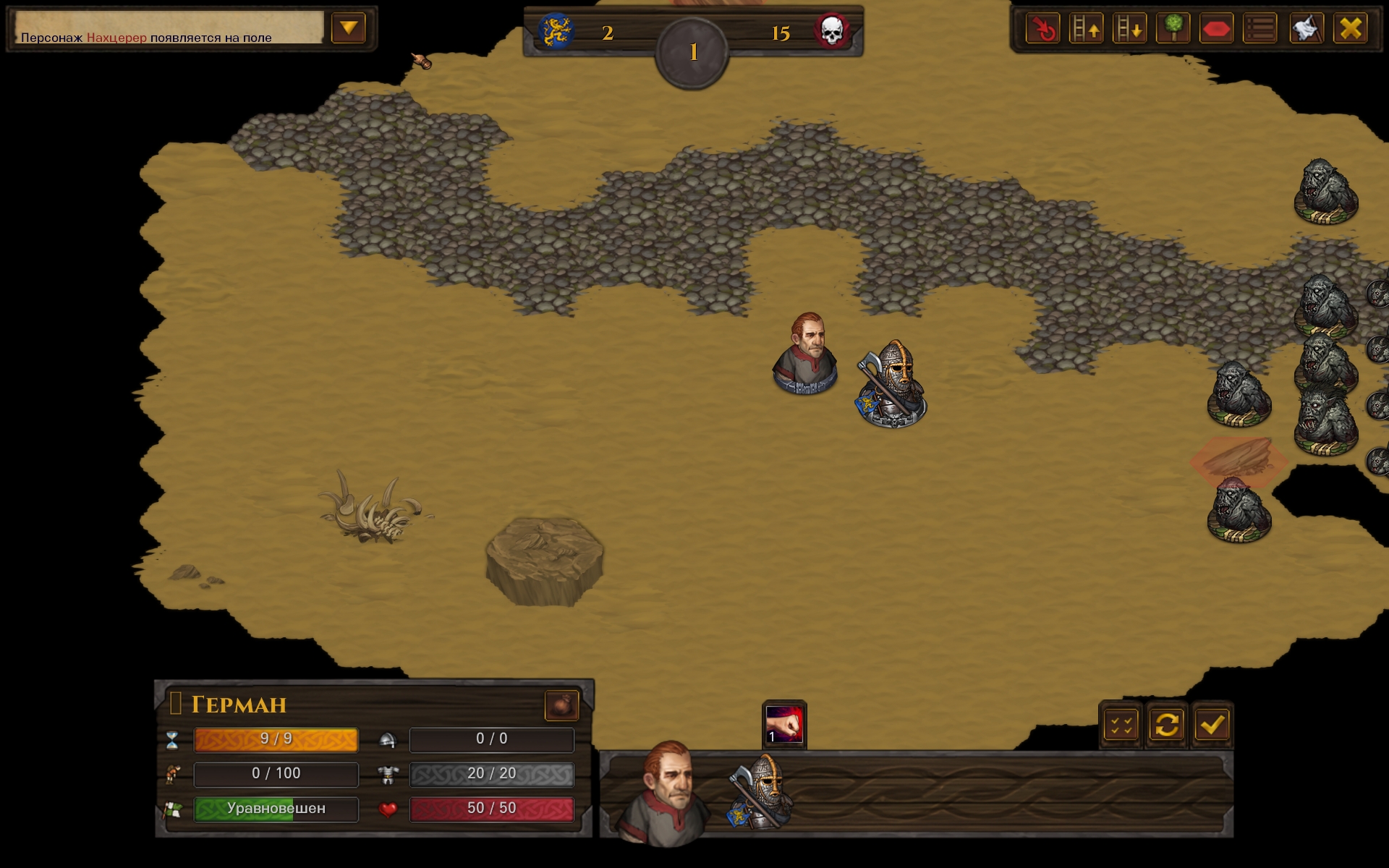
Task: Expand the combat log dropdown arrow
Action: click(349, 28)
